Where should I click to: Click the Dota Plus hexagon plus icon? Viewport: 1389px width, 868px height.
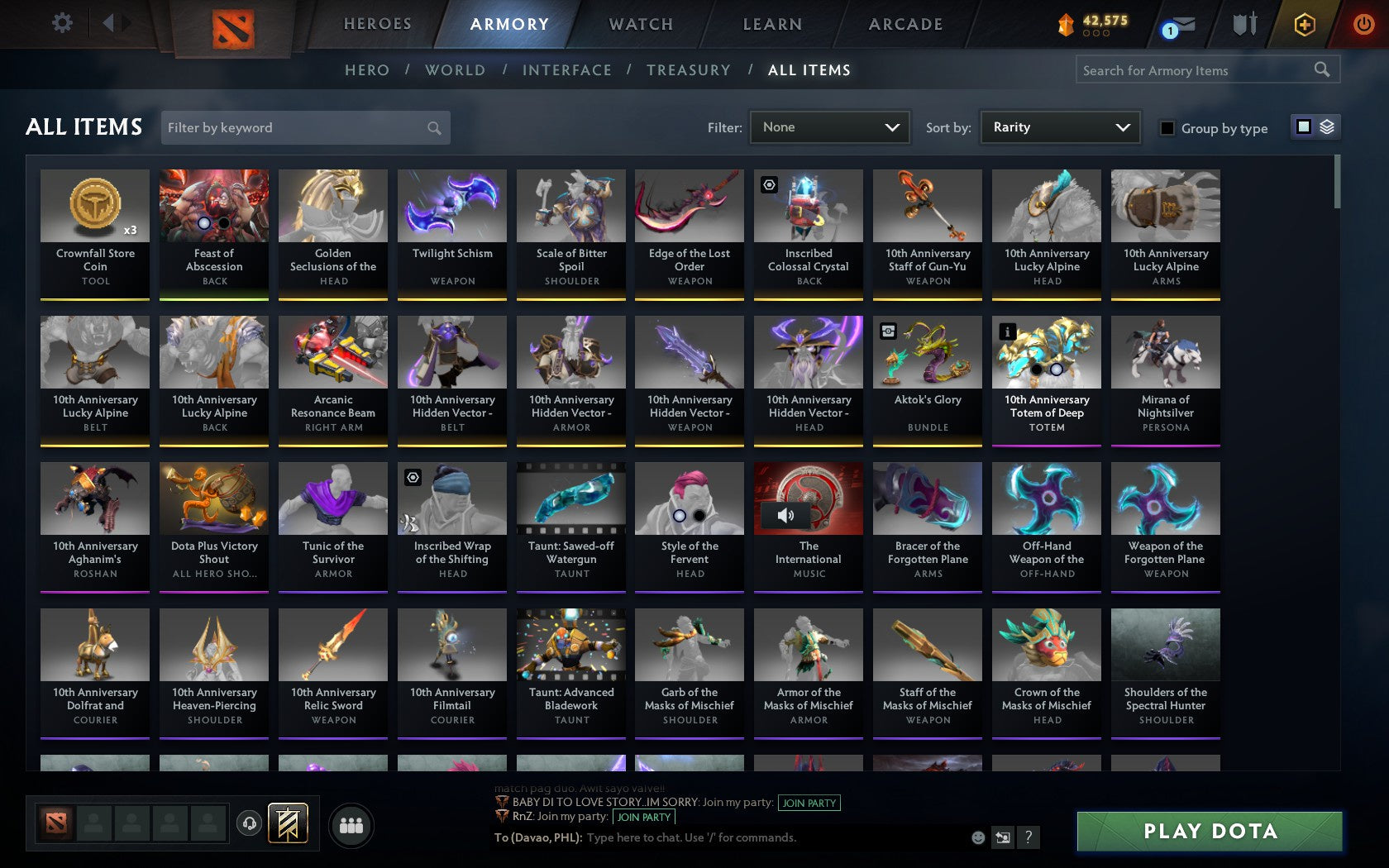pyautogui.click(x=1305, y=25)
